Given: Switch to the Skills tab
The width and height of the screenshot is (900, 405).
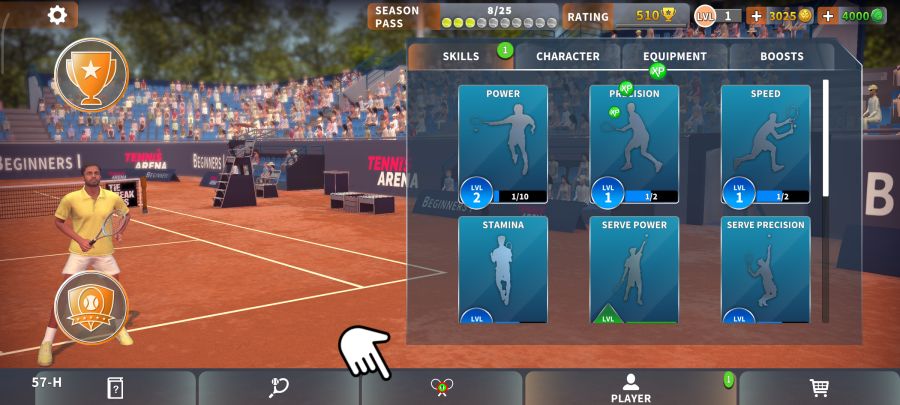Looking at the screenshot, I should pos(461,57).
